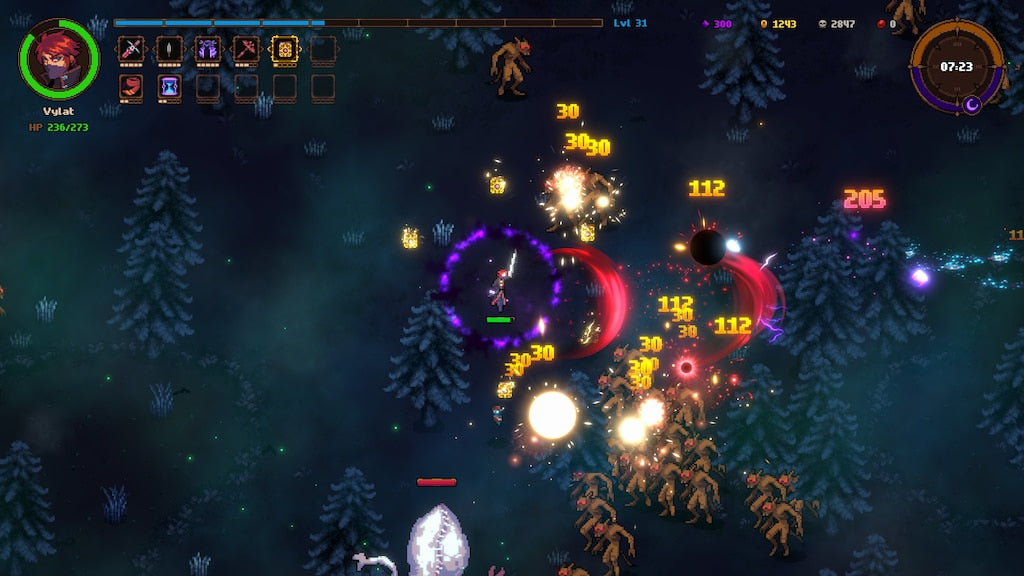This screenshot has height=576, width=1024.
Task: Choose the purple armor ability icon
Action: point(208,48)
